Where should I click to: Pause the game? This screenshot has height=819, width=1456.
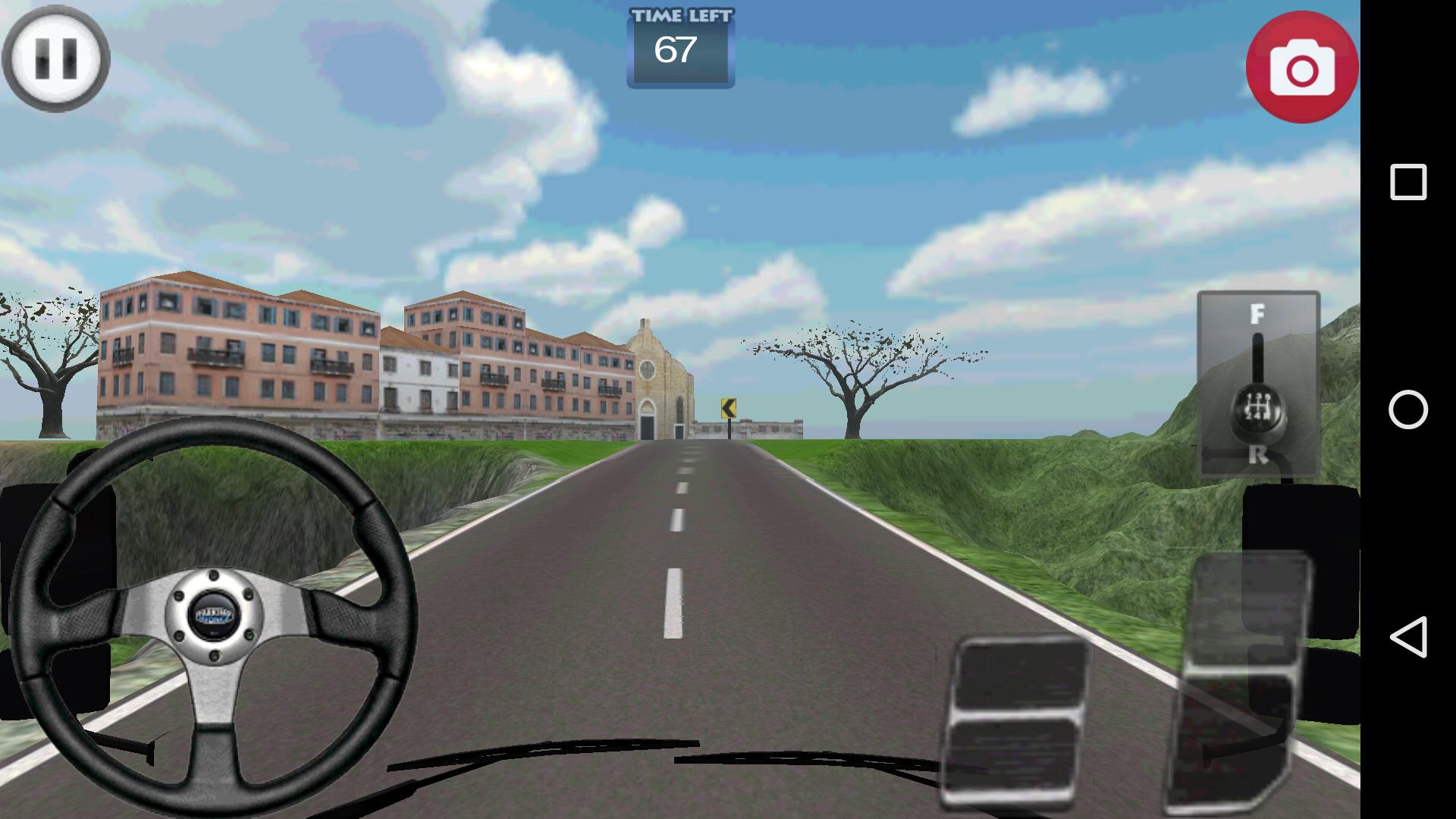(57, 58)
